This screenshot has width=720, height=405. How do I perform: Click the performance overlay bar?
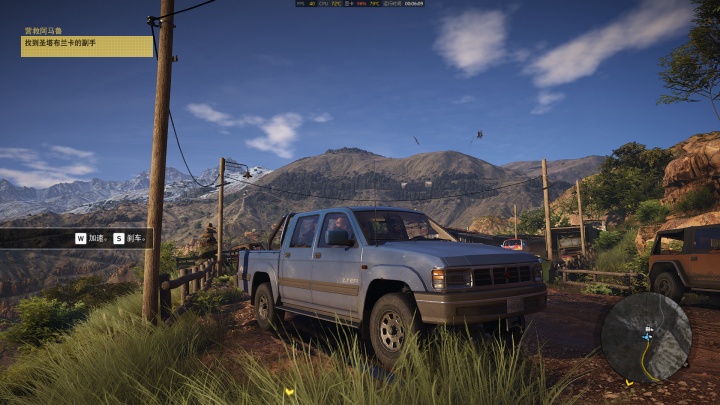[x=360, y=4]
